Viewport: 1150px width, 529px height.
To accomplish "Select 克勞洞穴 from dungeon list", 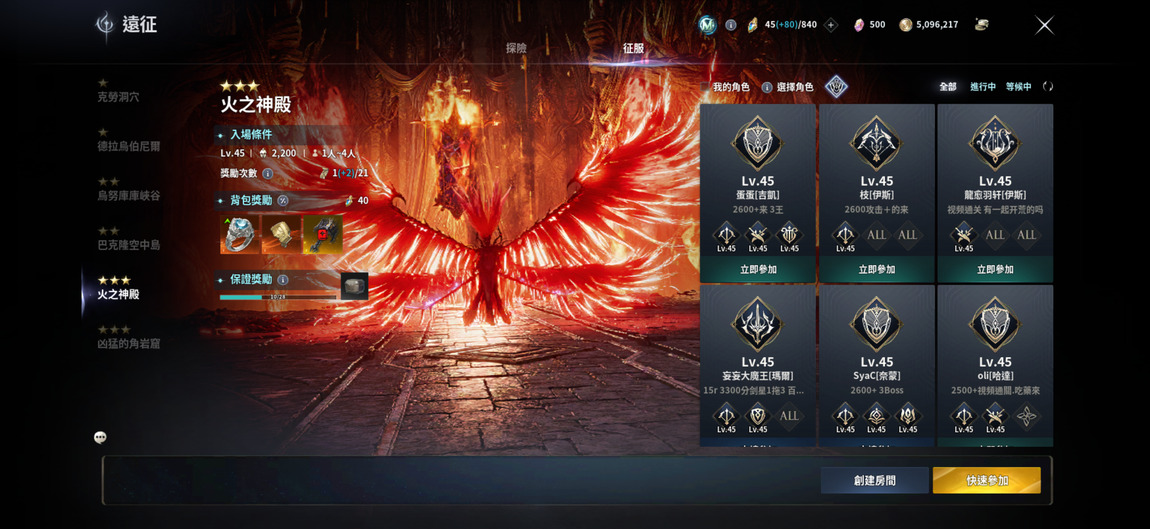I will coord(118,97).
